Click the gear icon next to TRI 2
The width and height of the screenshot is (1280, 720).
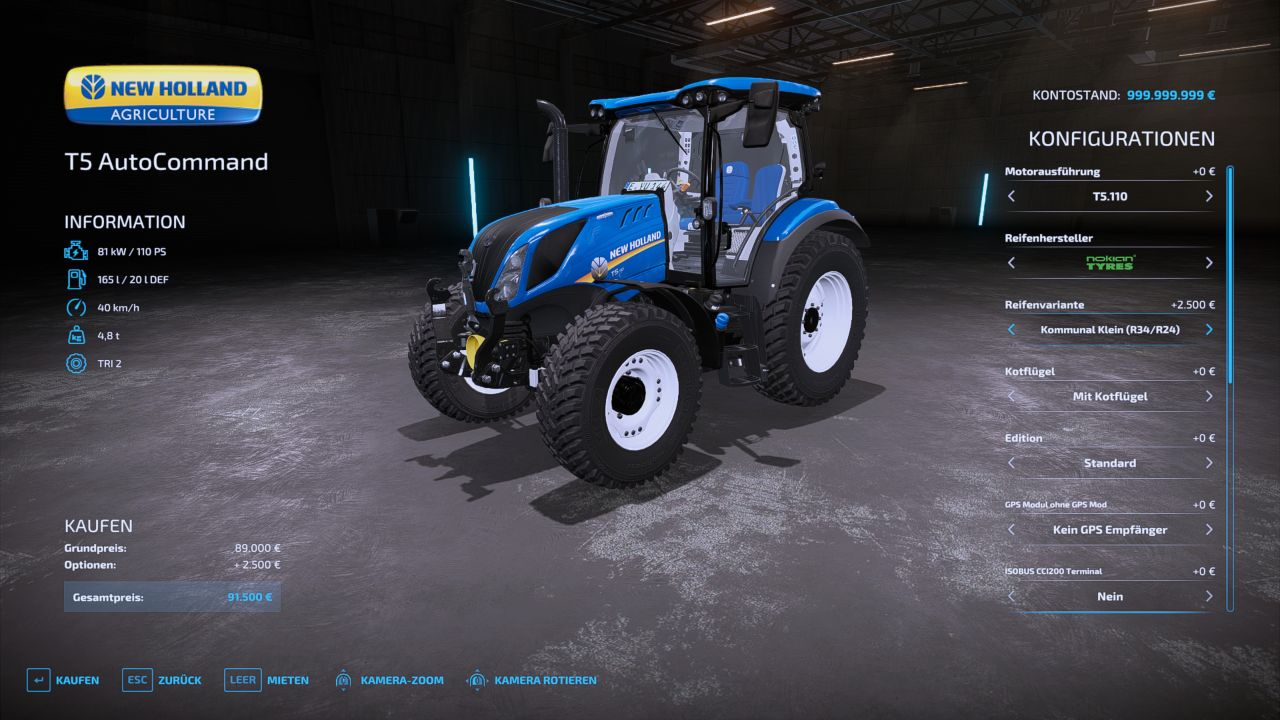coord(75,364)
